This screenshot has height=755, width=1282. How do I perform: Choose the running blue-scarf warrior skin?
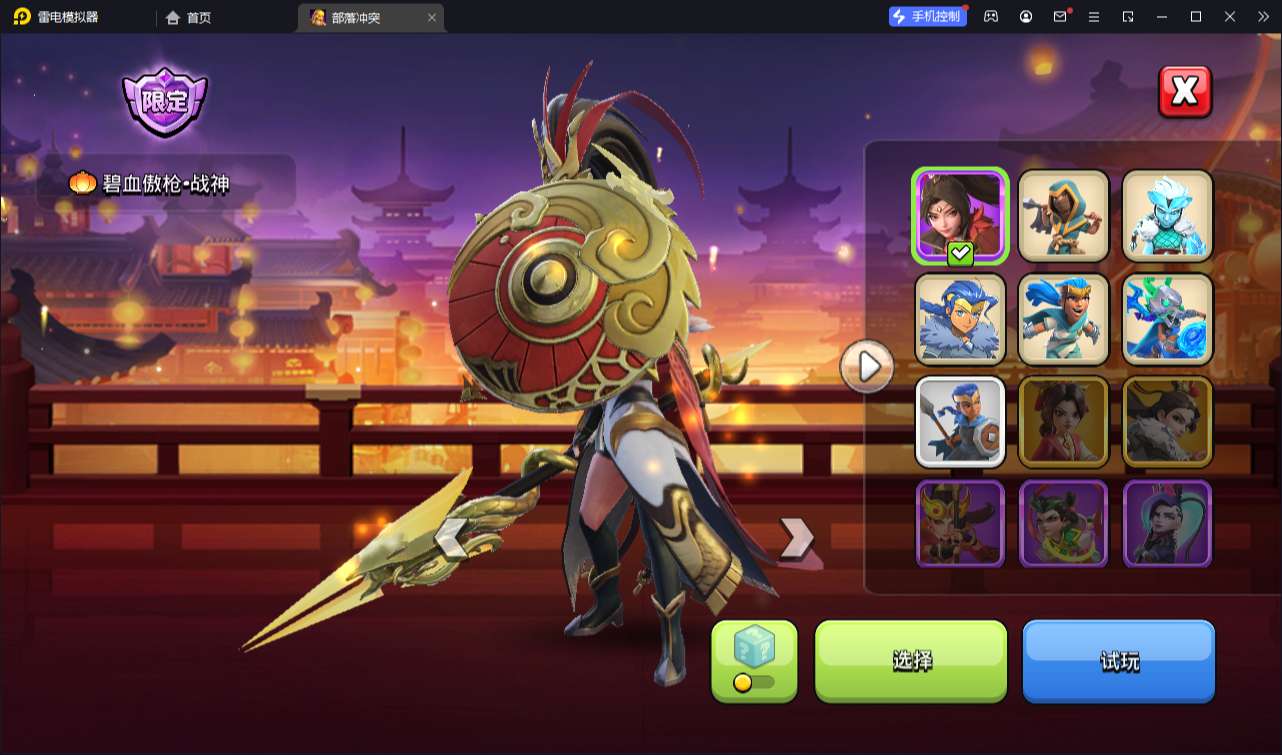coord(1064,319)
